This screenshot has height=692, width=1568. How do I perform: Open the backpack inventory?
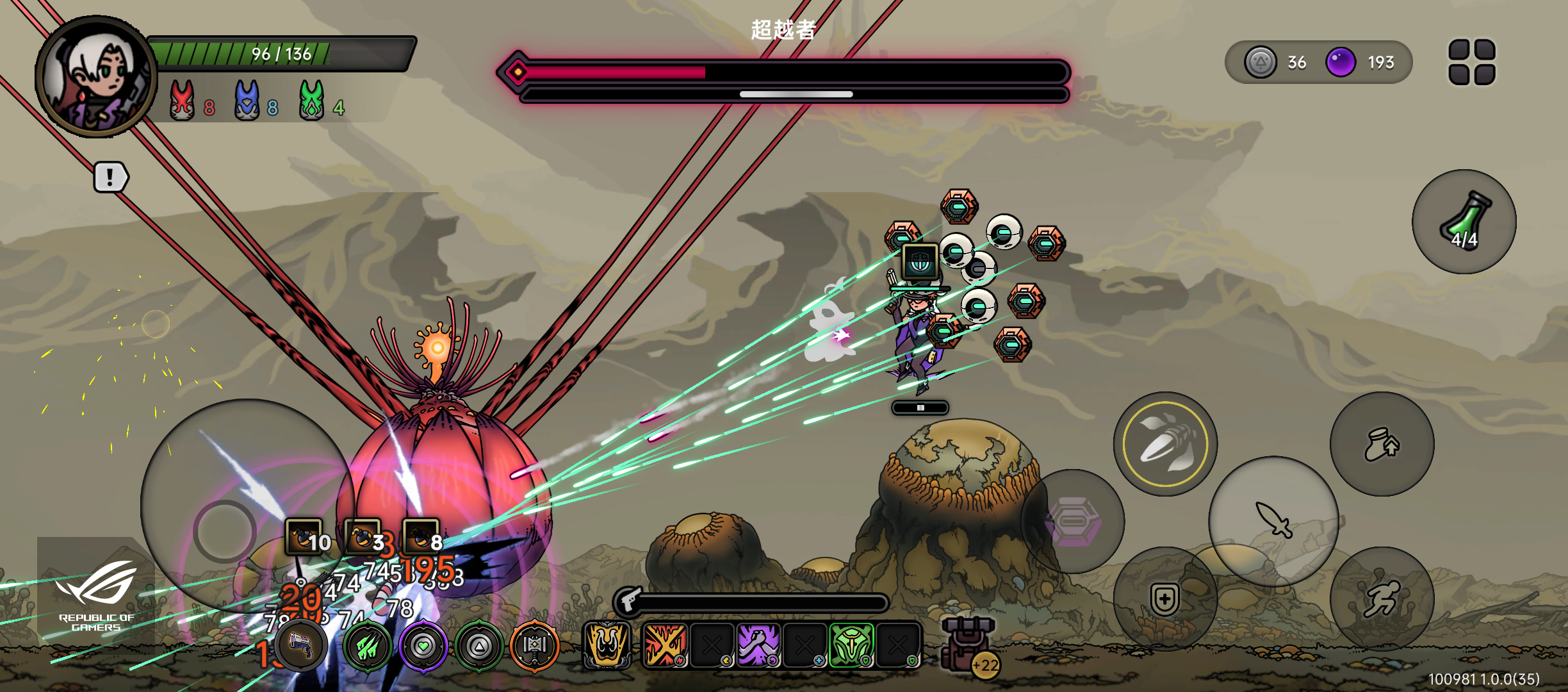pos(968,644)
